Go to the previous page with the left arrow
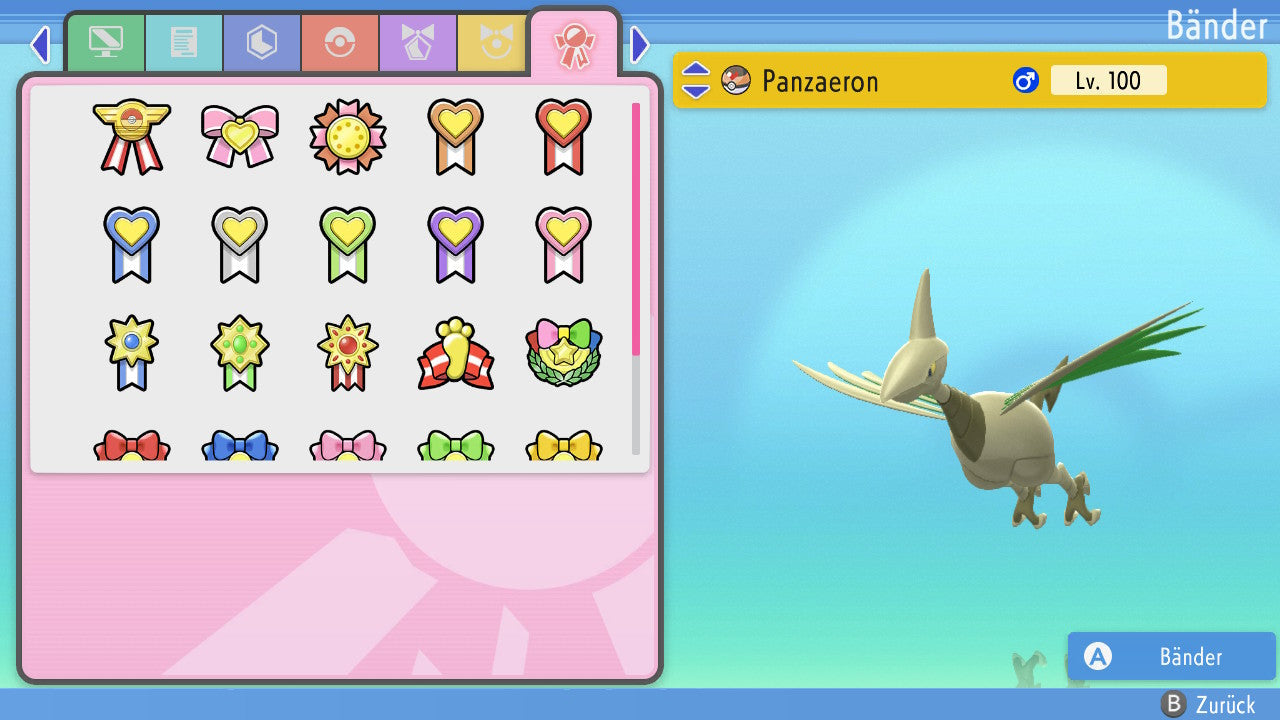The width and height of the screenshot is (1280, 720). point(40,44)
